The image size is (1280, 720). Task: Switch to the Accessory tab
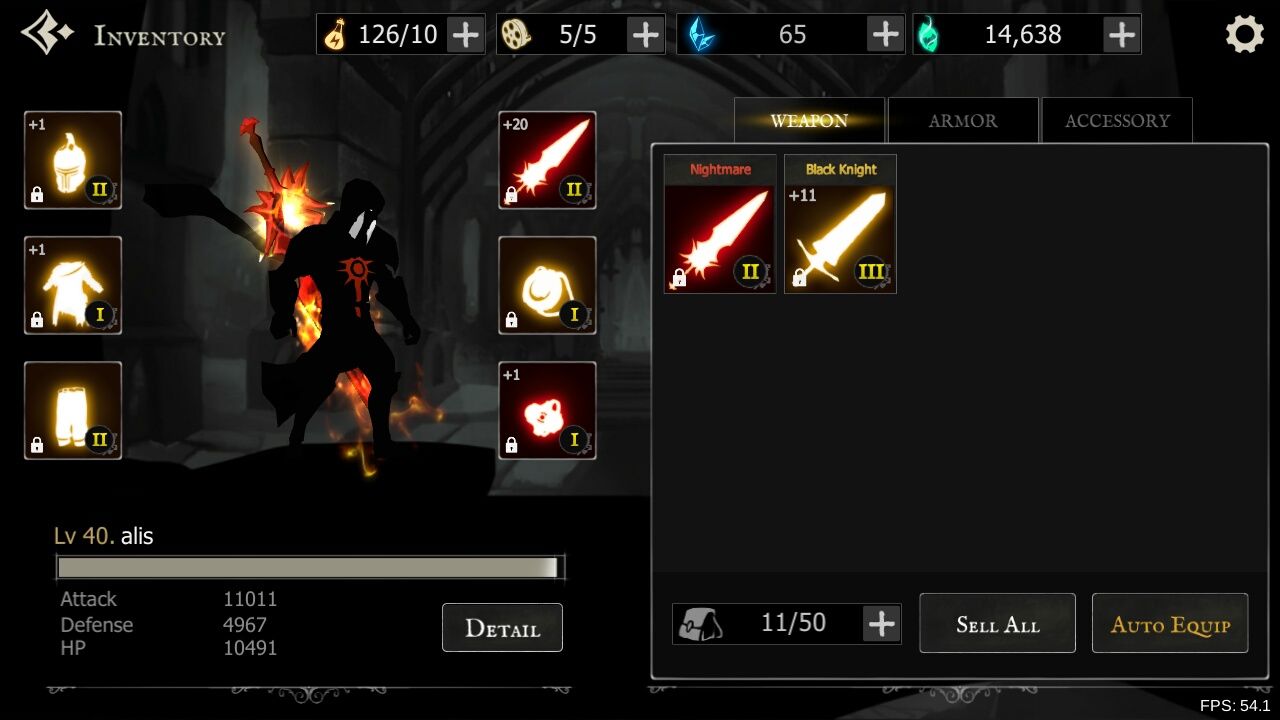point(1116,121)
